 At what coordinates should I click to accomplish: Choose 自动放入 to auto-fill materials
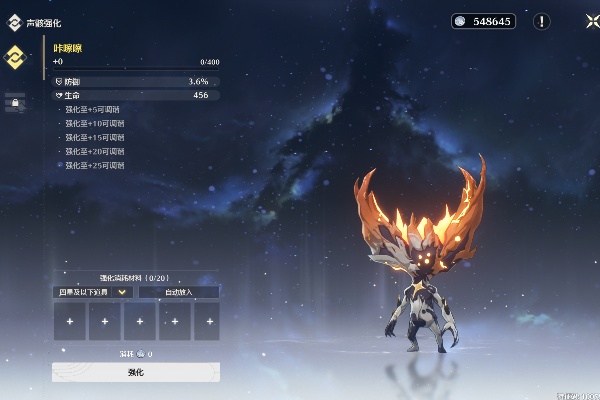pos(178,292)
